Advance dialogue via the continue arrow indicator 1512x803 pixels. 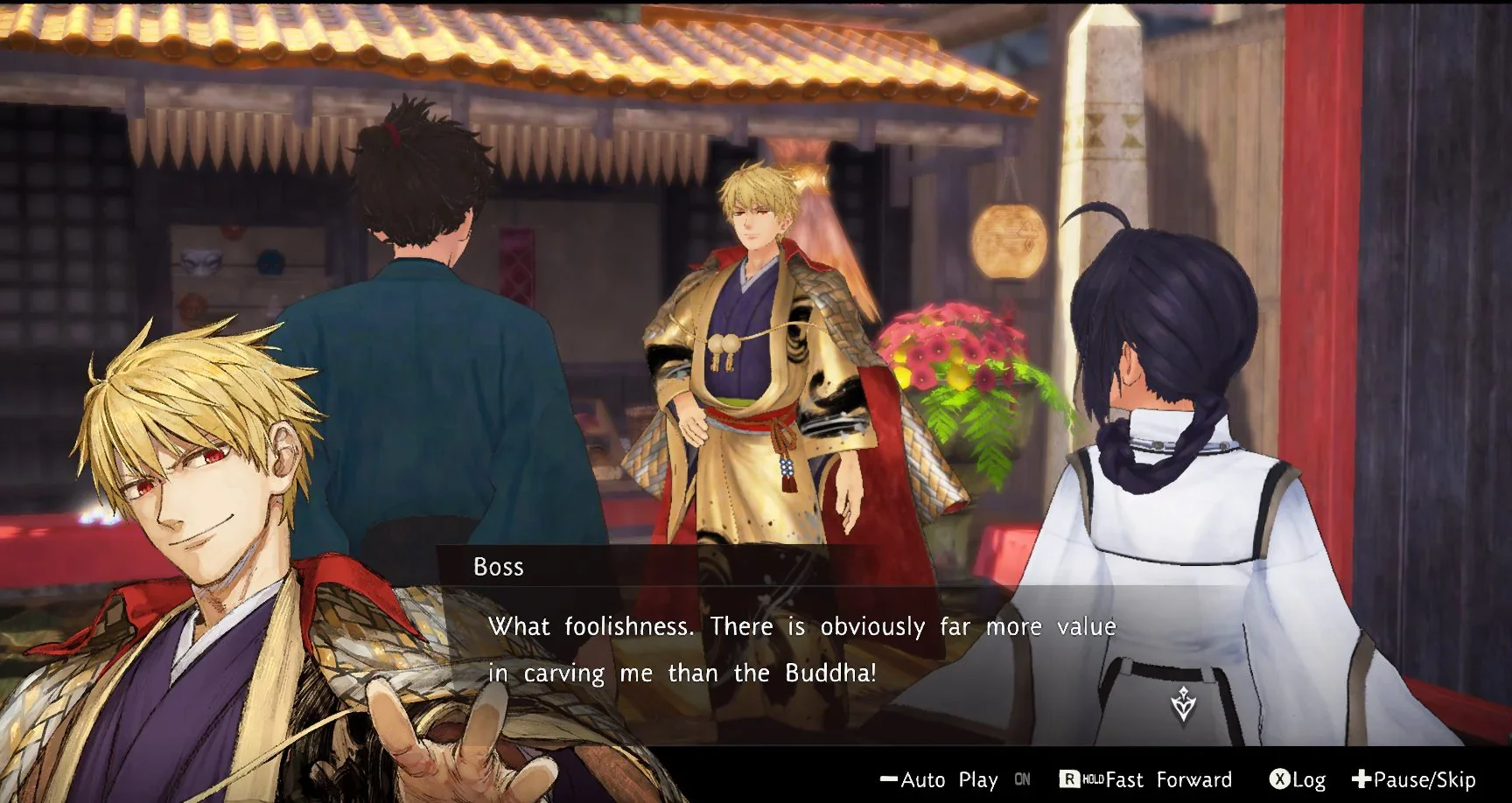click(x=1183, y=704)
